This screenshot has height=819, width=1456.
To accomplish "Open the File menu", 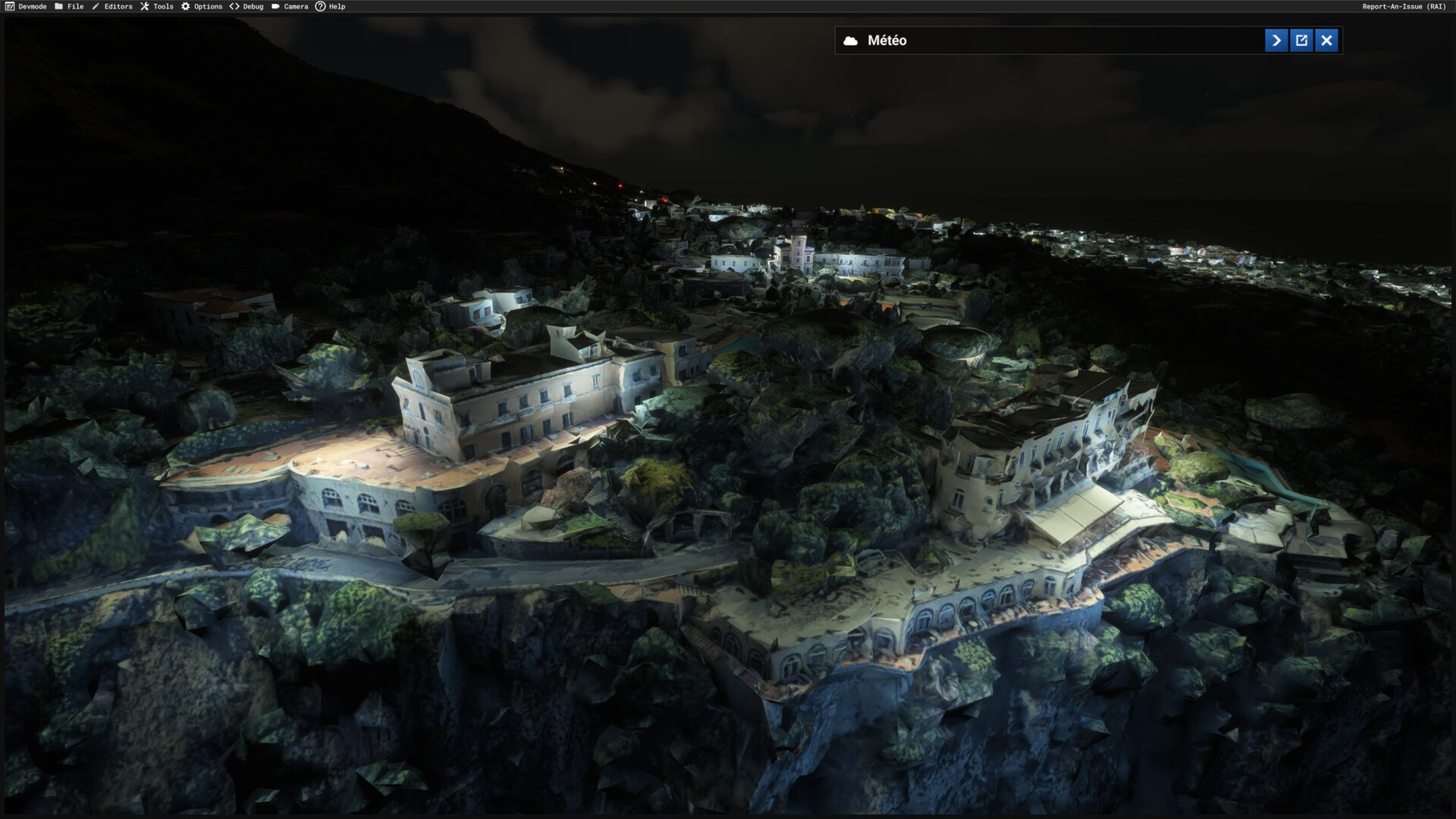I will [69, 6].
